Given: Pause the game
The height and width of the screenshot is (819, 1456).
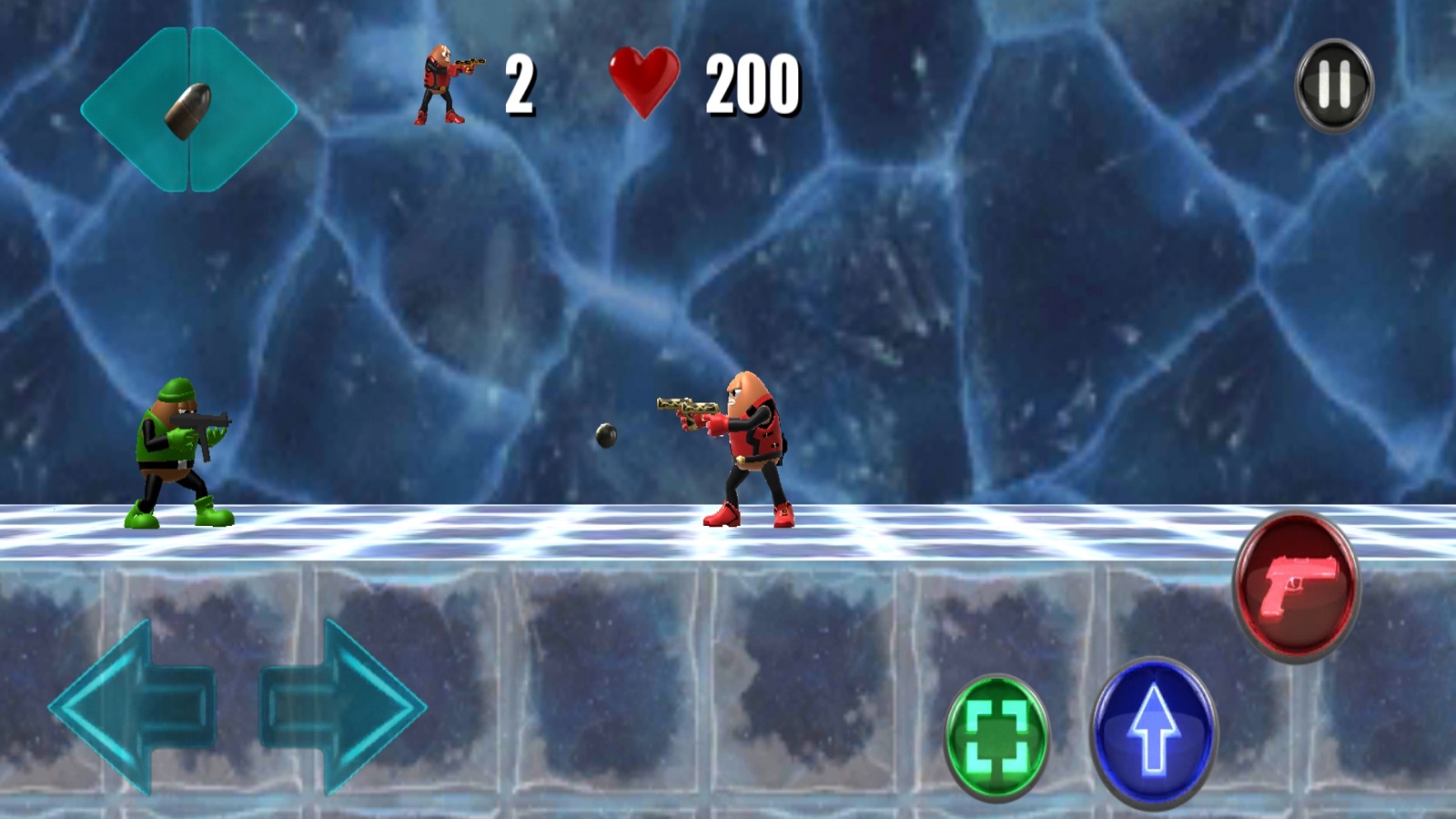Looking at the screenshot, I should (1333, 86).
